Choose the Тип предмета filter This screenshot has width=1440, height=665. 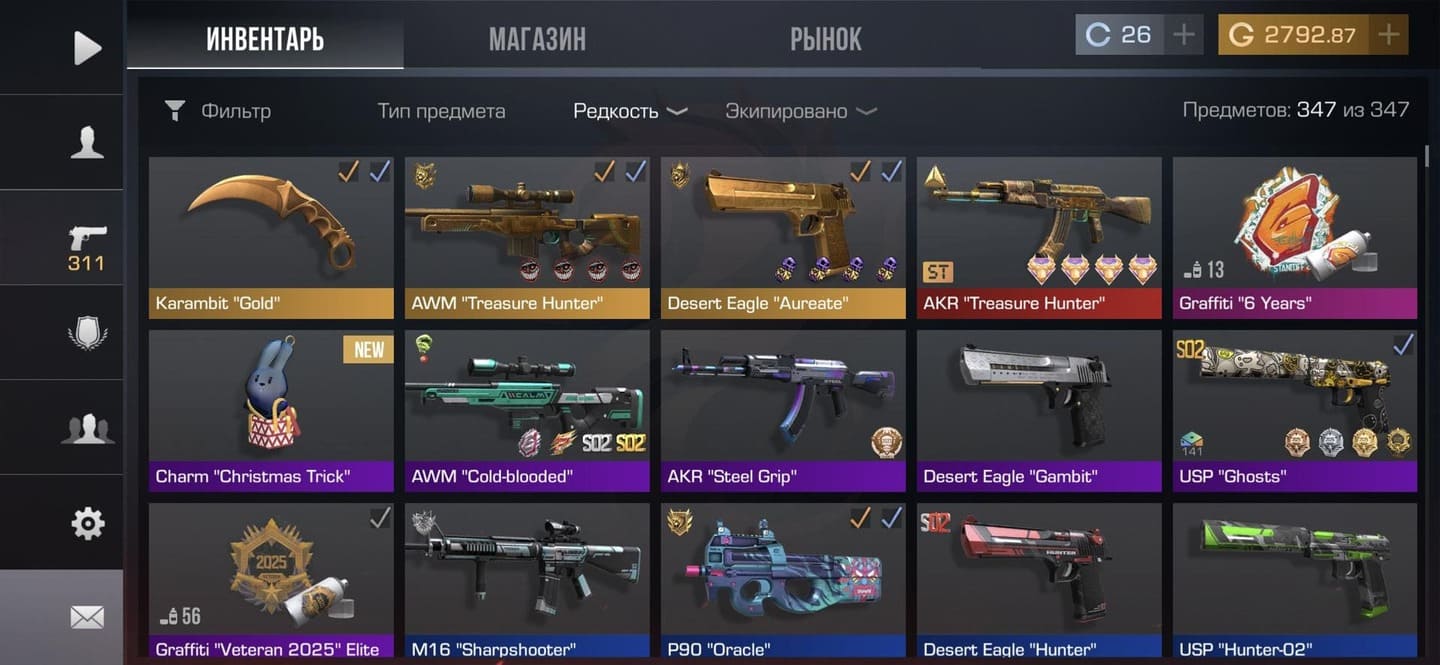441,111
